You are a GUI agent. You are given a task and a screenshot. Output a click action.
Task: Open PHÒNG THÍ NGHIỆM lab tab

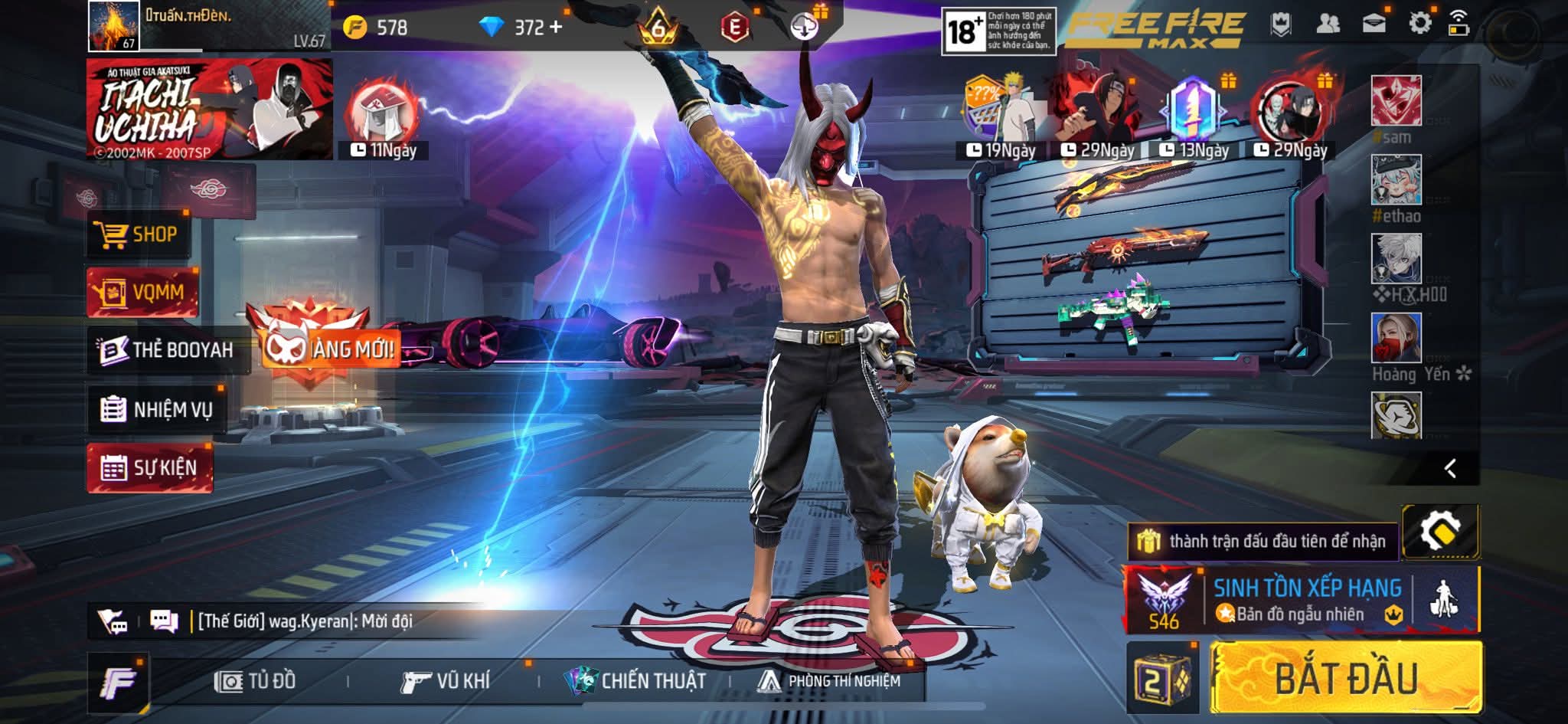click(x=830, y=681)
